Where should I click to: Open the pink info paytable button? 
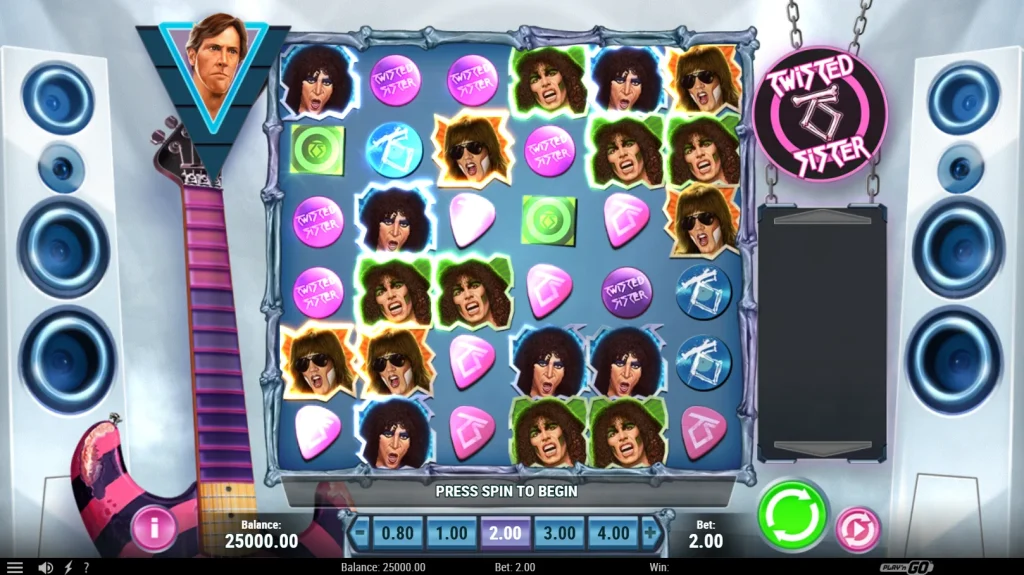(153, 529)
